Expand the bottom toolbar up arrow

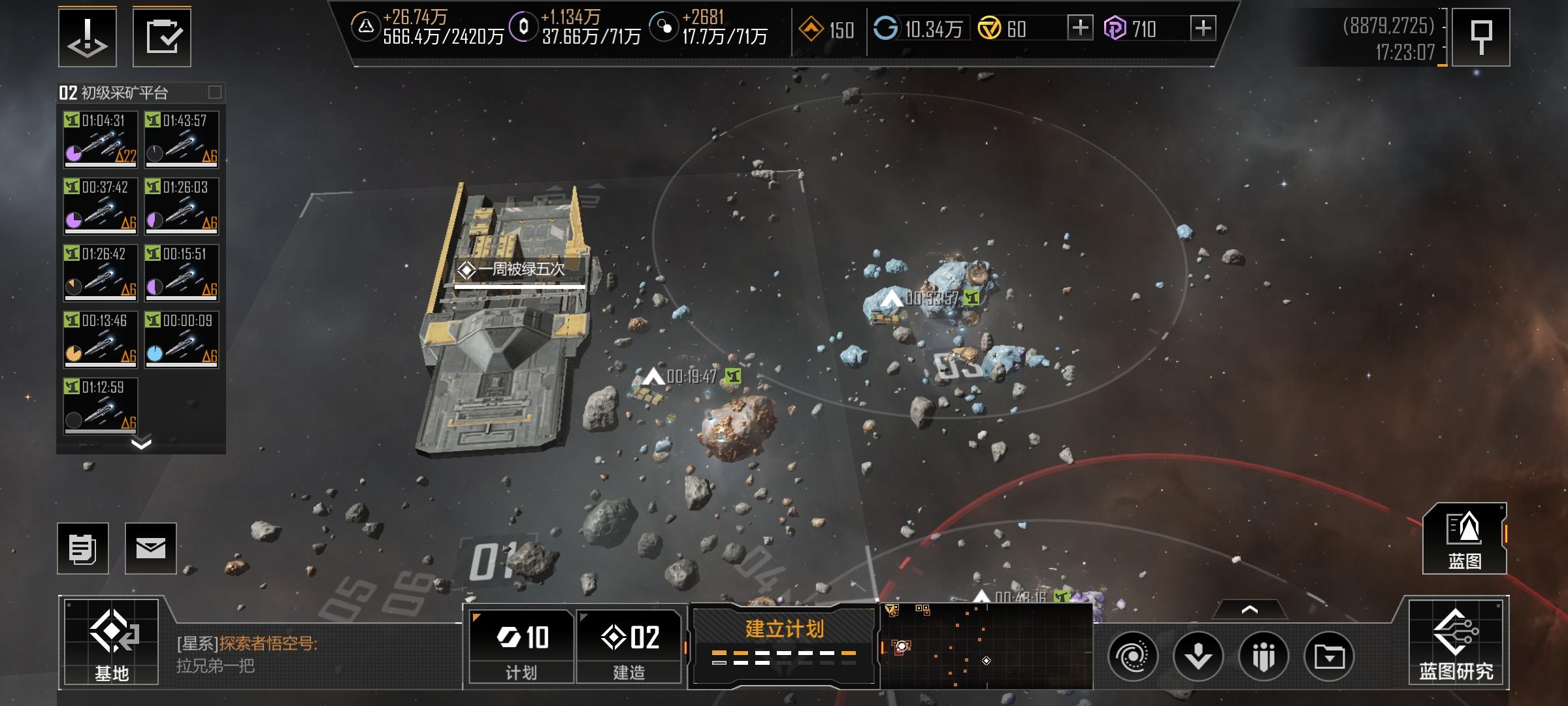1249,610
